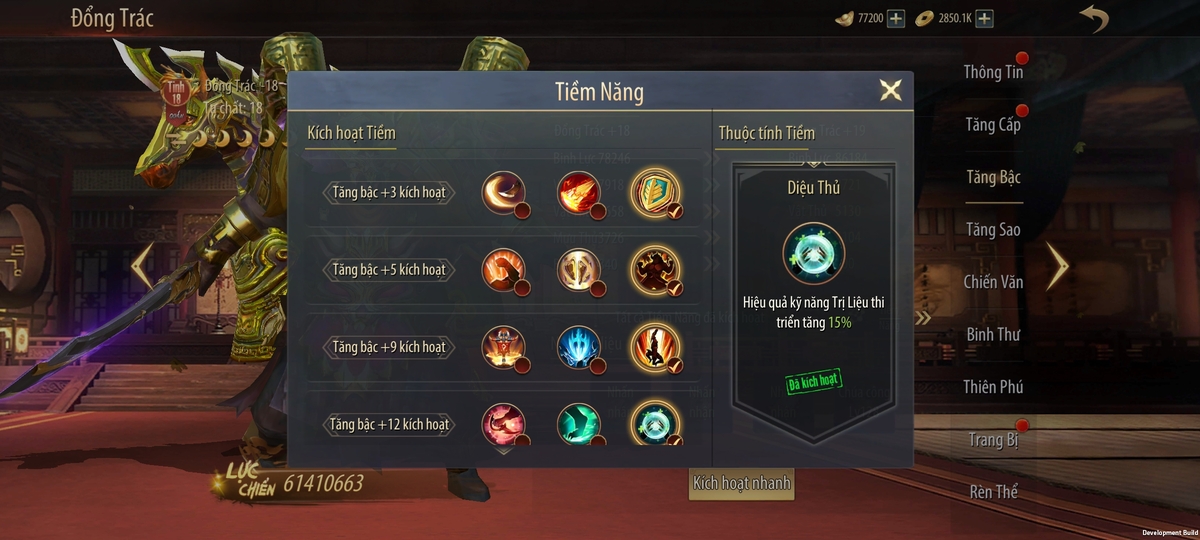Open the Thiên Phú tab
Screen dimensions: 1200x540
point(993,387)
